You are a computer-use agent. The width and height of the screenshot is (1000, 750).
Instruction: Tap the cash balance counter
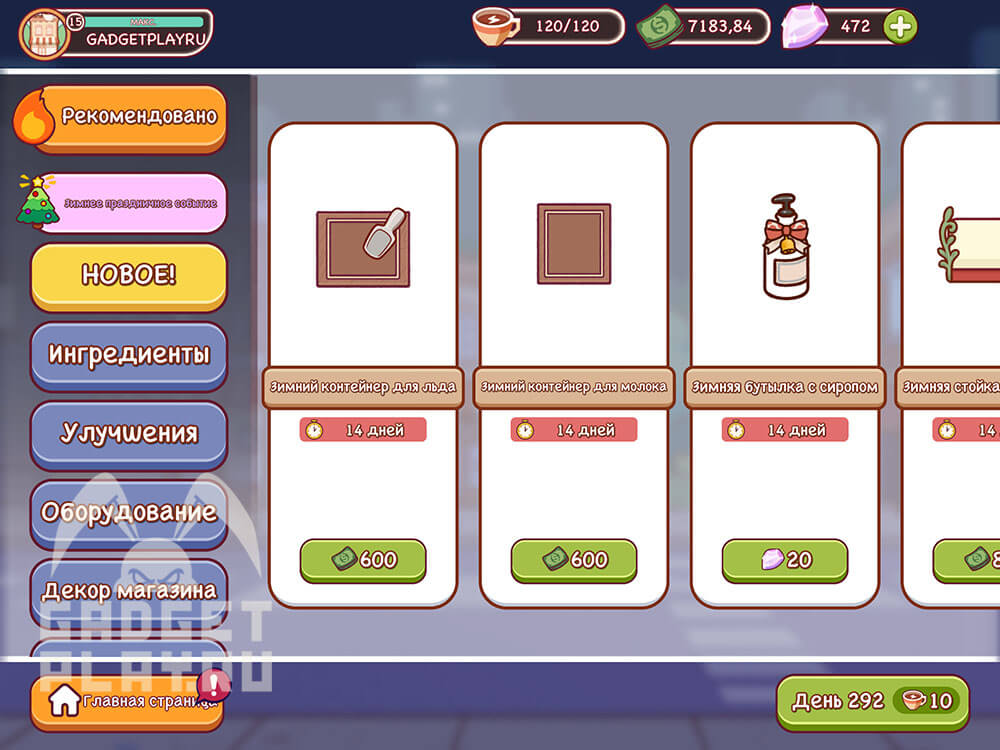pyautogui.click(x=704, y=27)
